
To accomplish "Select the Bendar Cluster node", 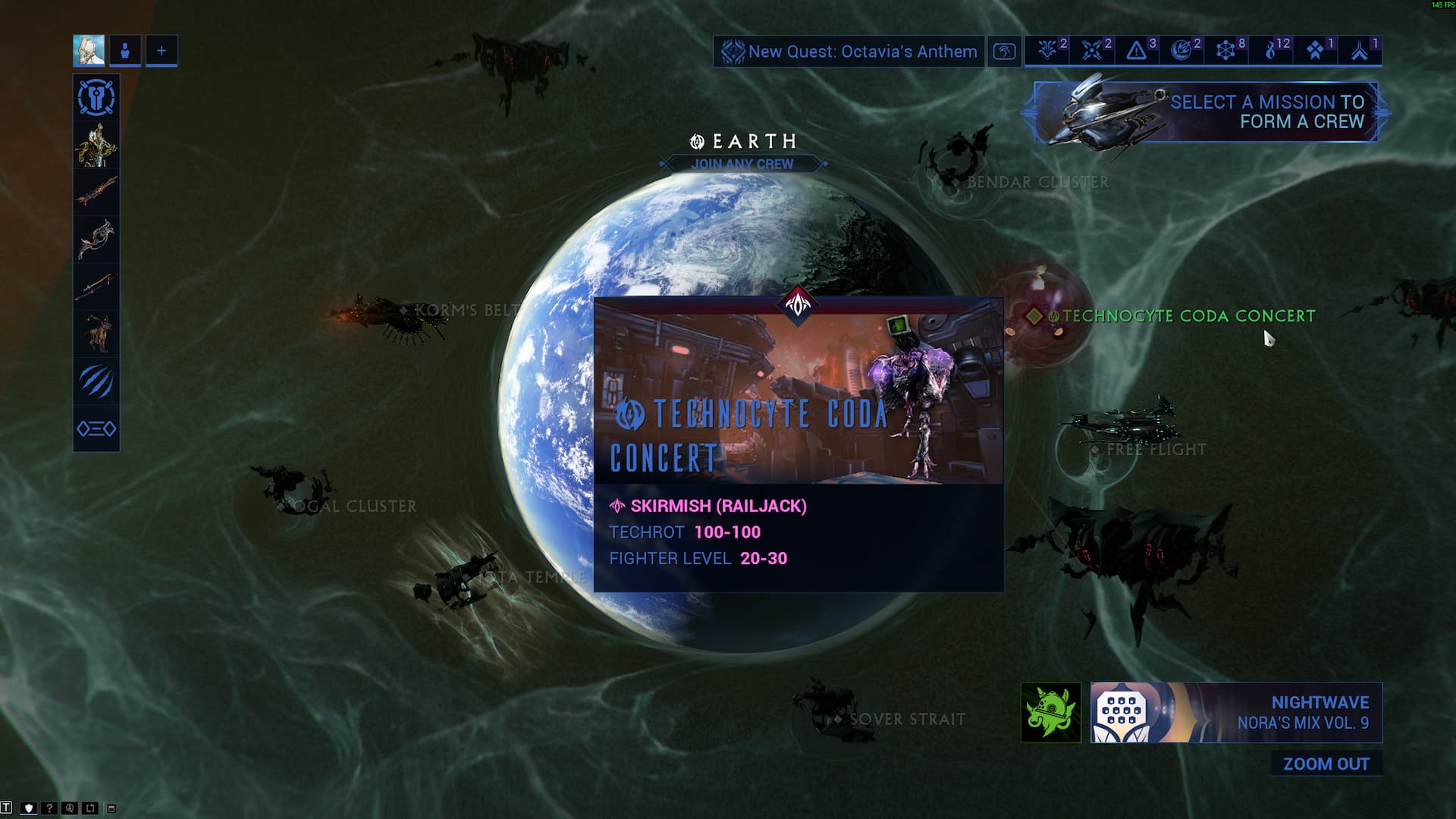I will click(x=1037, y=182).
